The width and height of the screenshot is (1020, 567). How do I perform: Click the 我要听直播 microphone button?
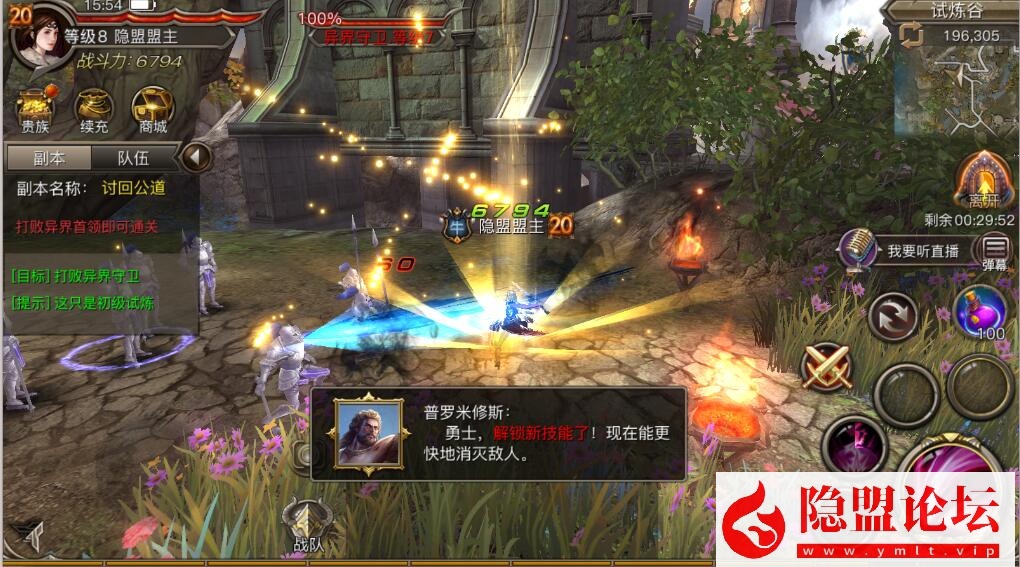(x=906, y=250)
